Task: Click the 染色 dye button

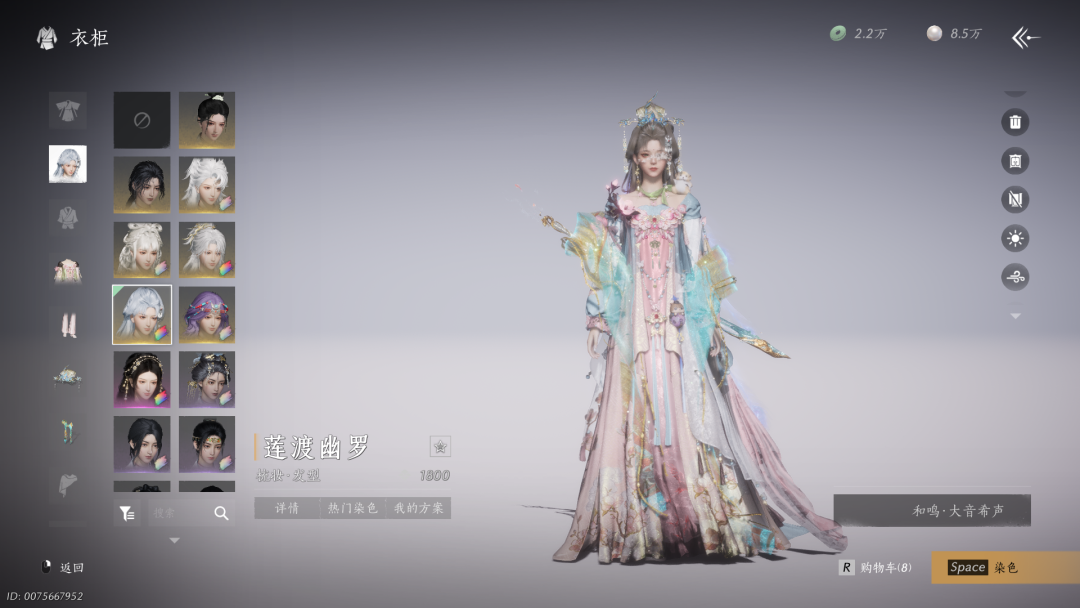Action: click(1004, 567)
